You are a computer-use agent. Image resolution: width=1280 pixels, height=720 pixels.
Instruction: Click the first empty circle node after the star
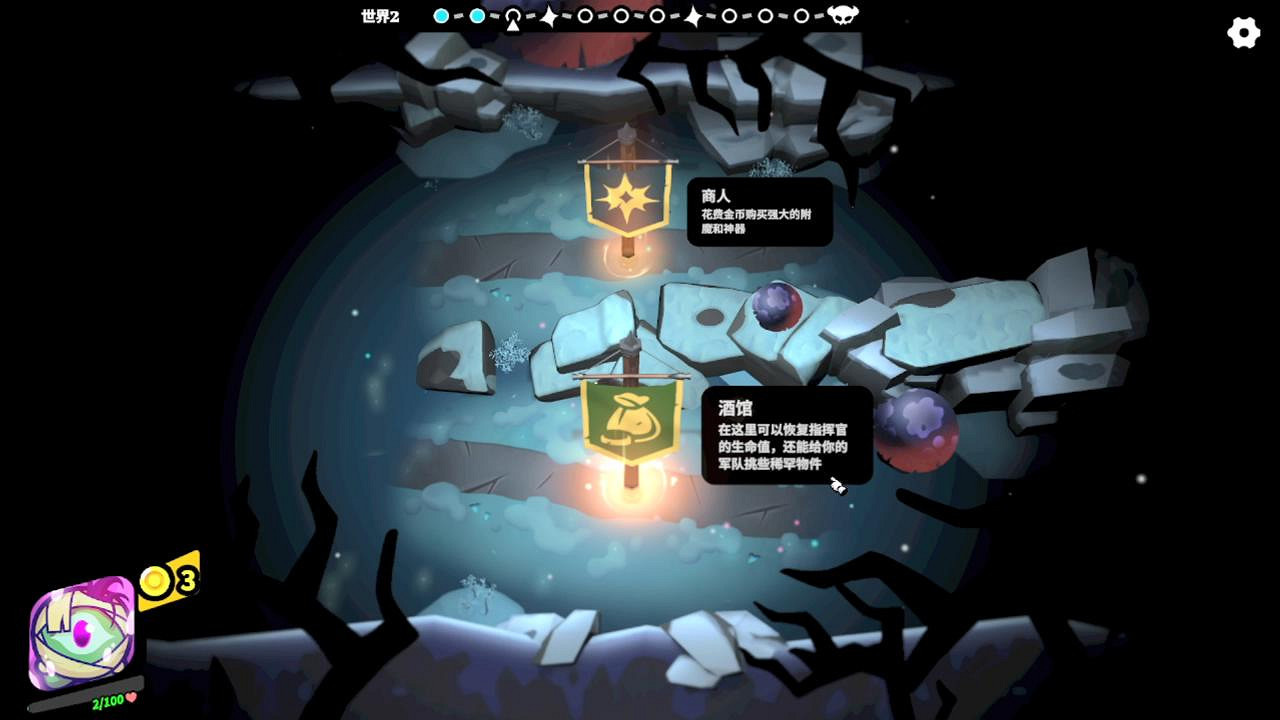coord(585,15)
